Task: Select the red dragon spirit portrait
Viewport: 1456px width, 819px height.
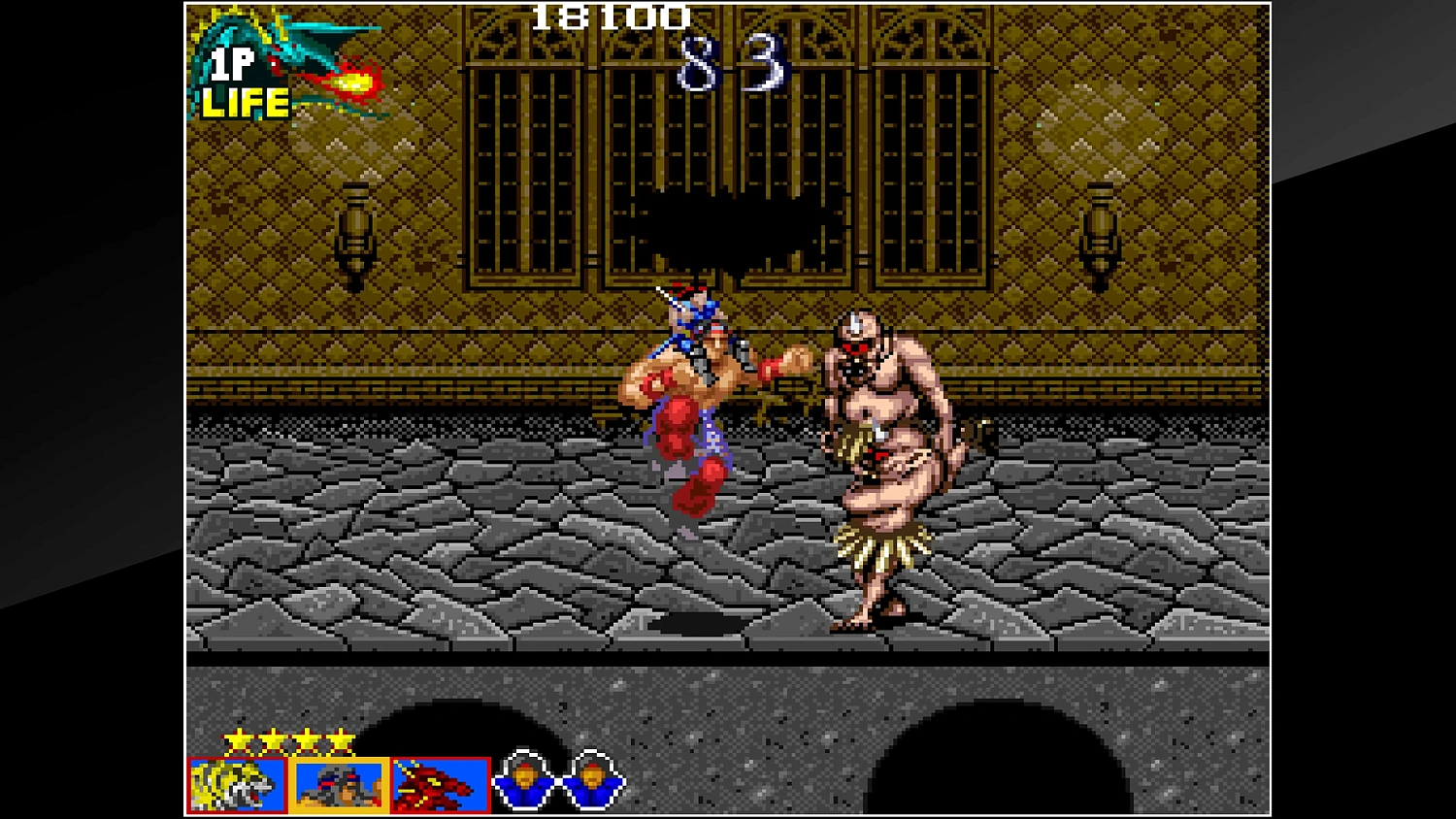Action: pos(439,786)
